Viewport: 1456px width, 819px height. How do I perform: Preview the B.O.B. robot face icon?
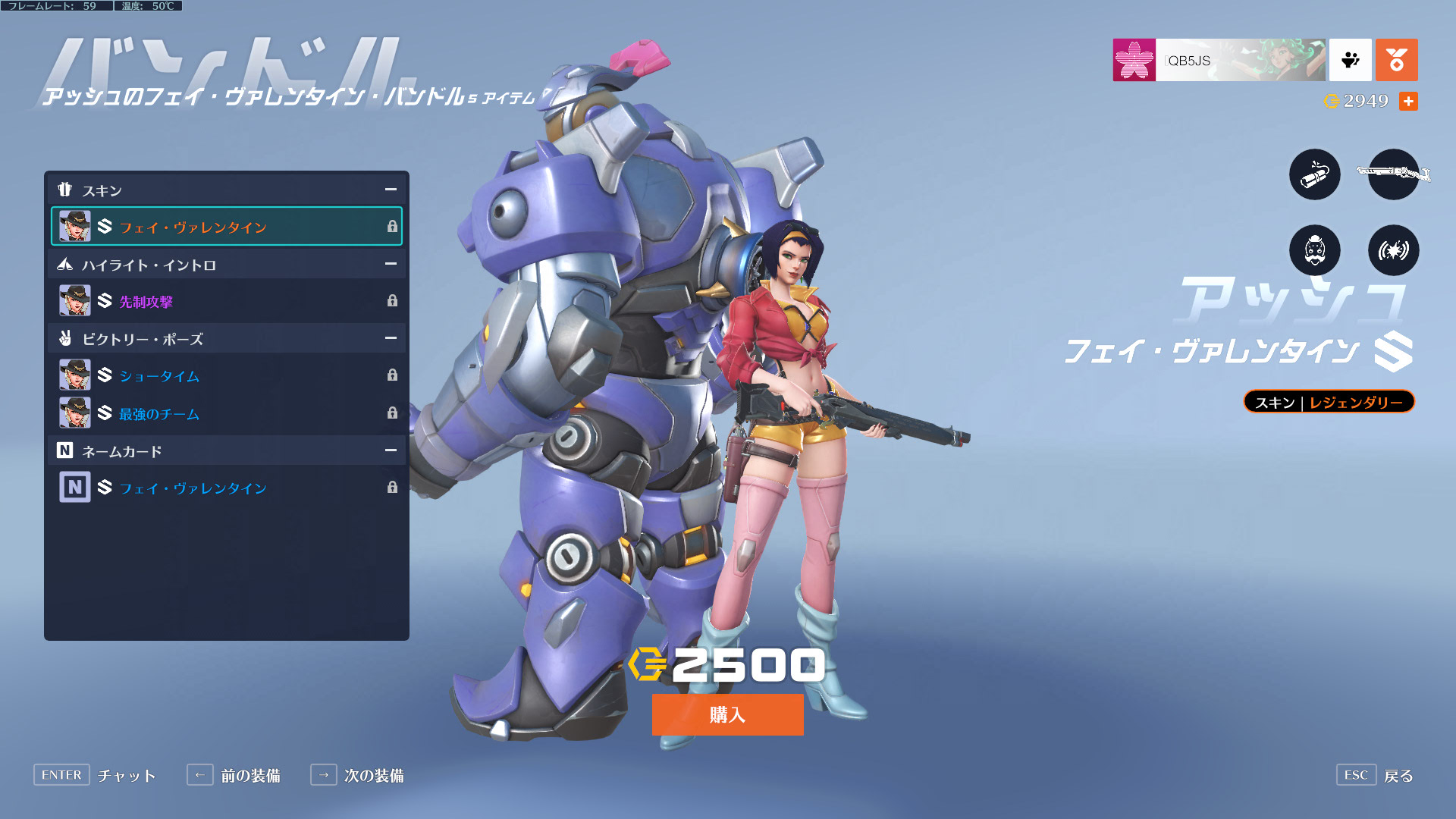1314,250
